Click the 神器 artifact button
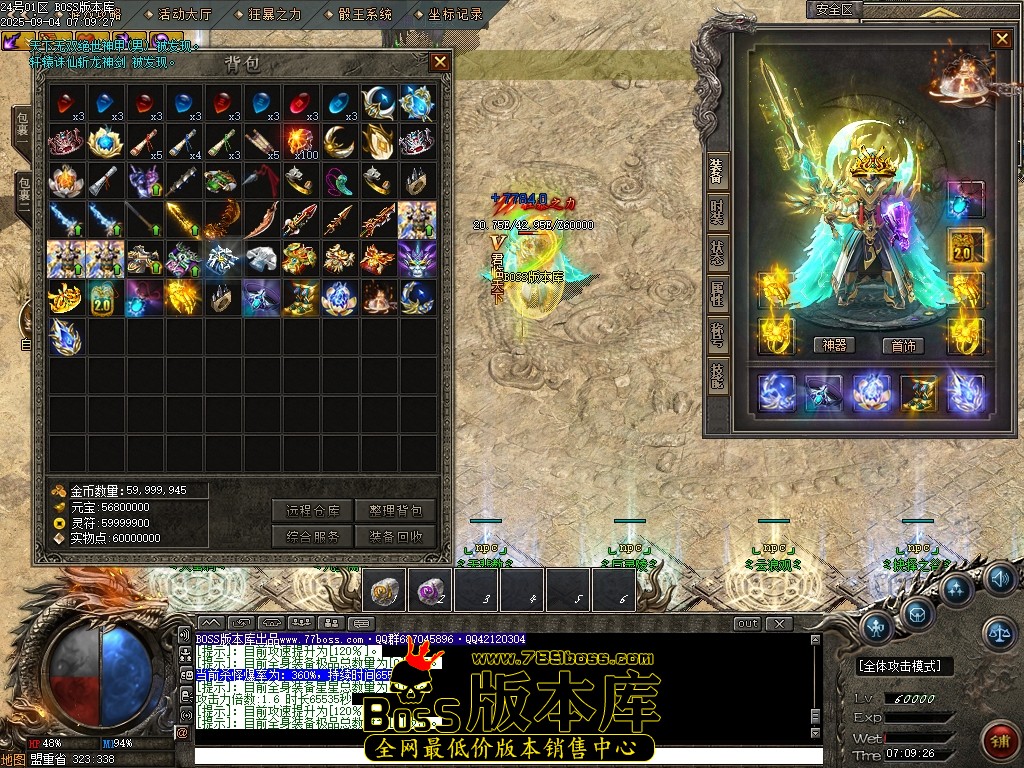 834,346
